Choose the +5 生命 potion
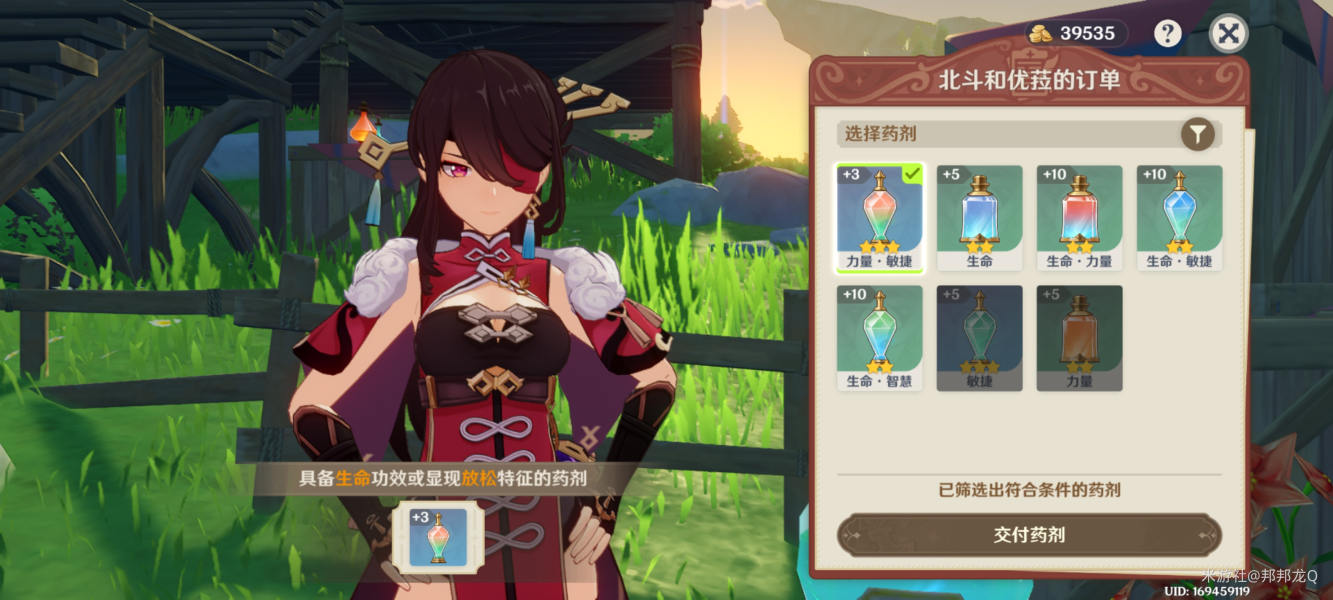This screenshot has width=1333, height=600. 979,217
